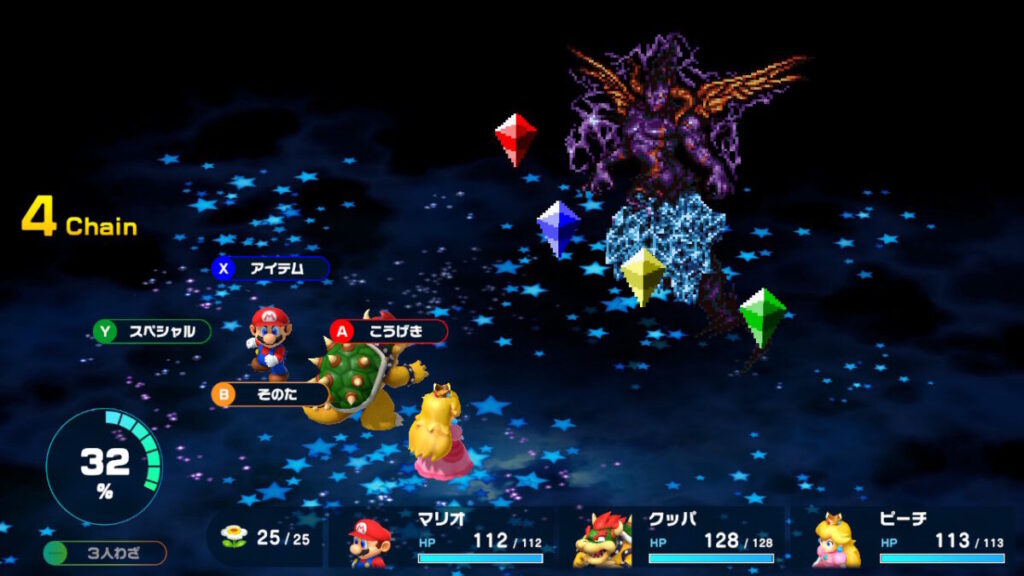Open the アイテム item command
This screenshot has width=1024, height=576.
point(270,268)
